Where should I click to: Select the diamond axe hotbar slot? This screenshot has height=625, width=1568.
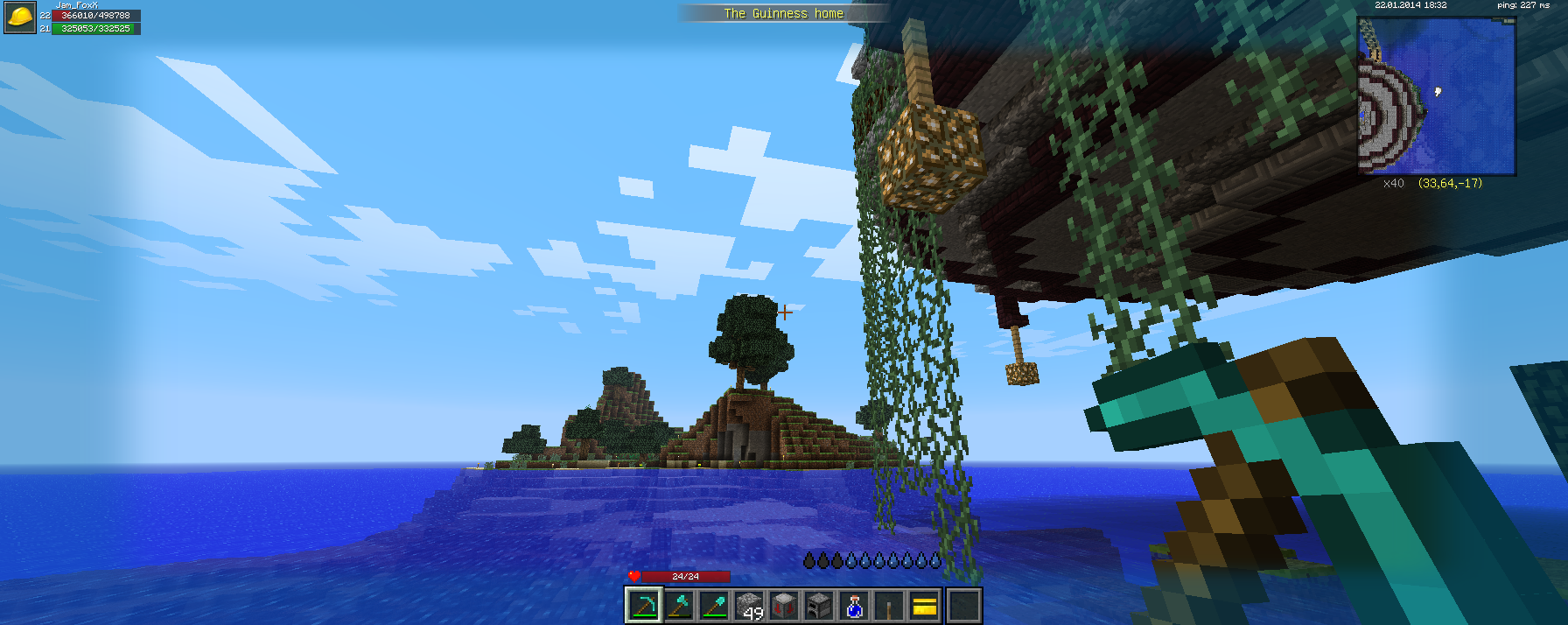coord(680,605)
